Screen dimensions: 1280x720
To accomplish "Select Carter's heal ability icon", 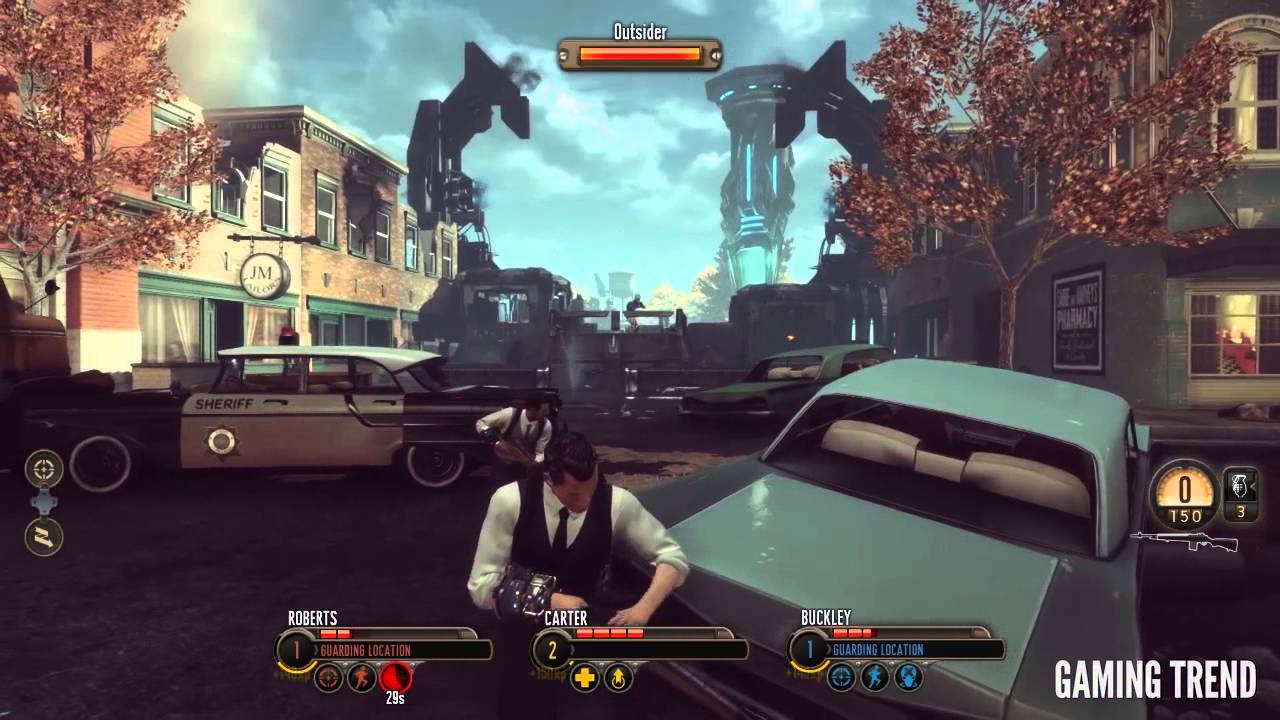I will coord(584,679).
